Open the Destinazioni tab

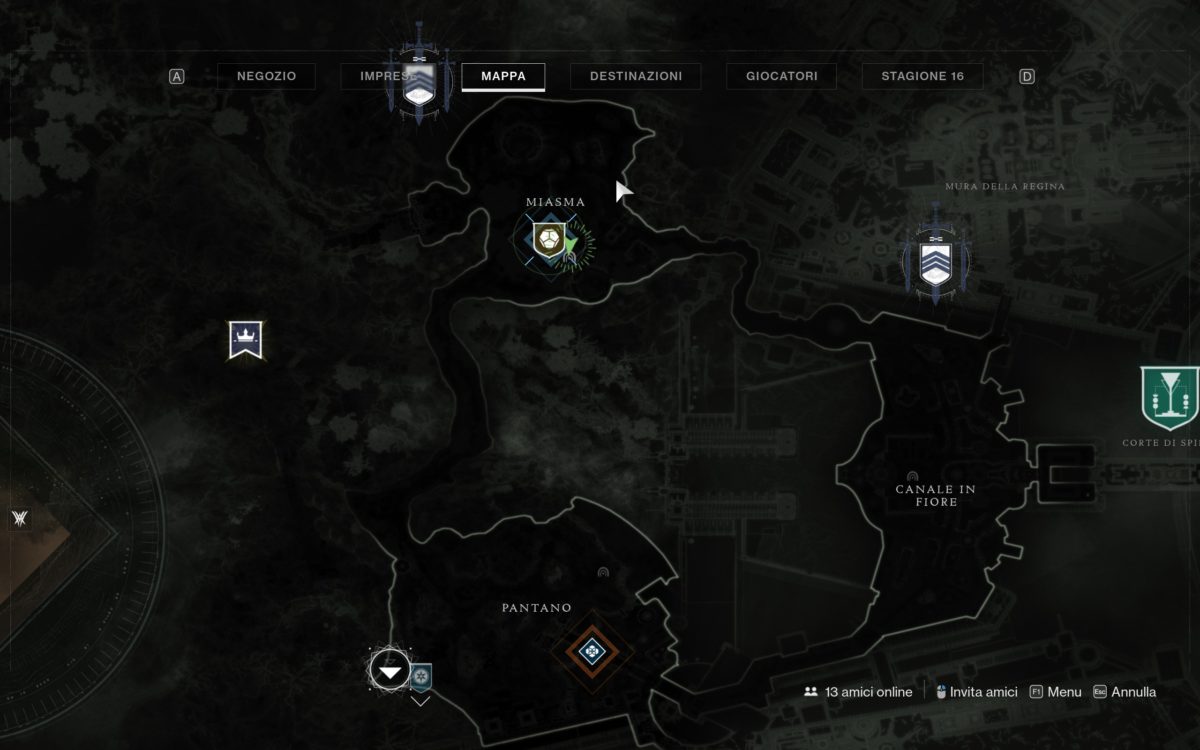(x=636, y=76)
